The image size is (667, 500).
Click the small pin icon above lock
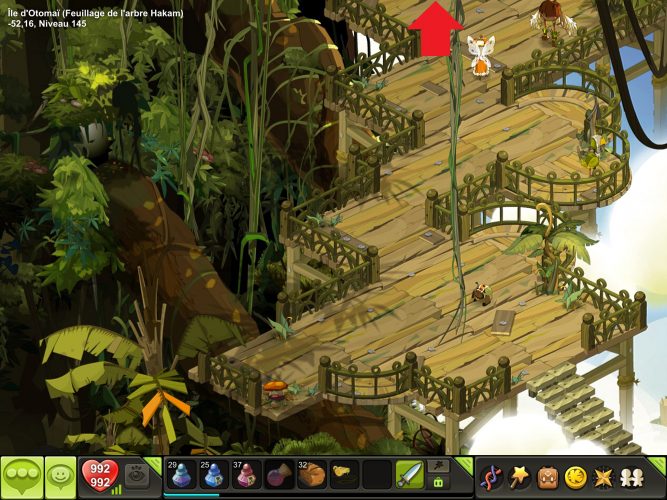[438, 465]
